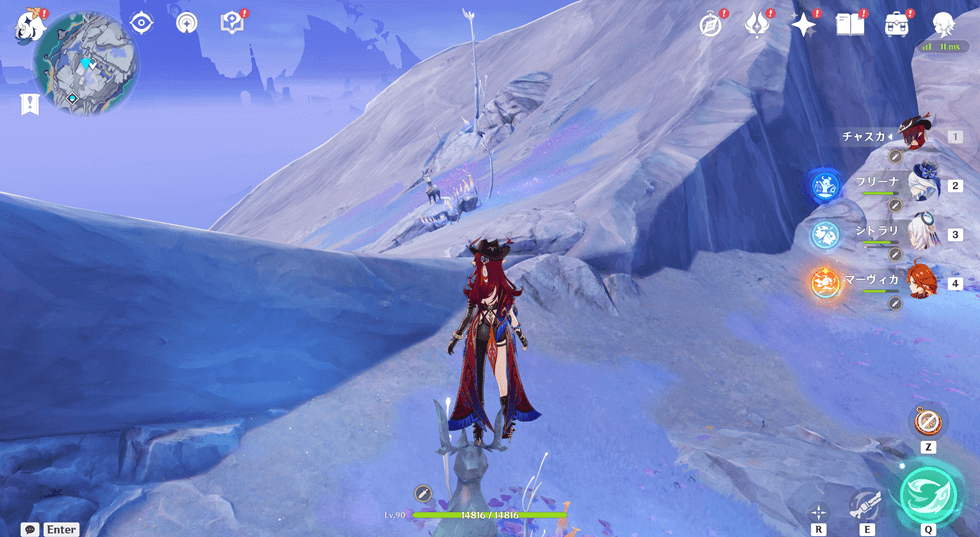The height and width of the screenshot is (537, 980).
Task: Switch to party member マーヴィカ
Action: (x=924, y=281)
